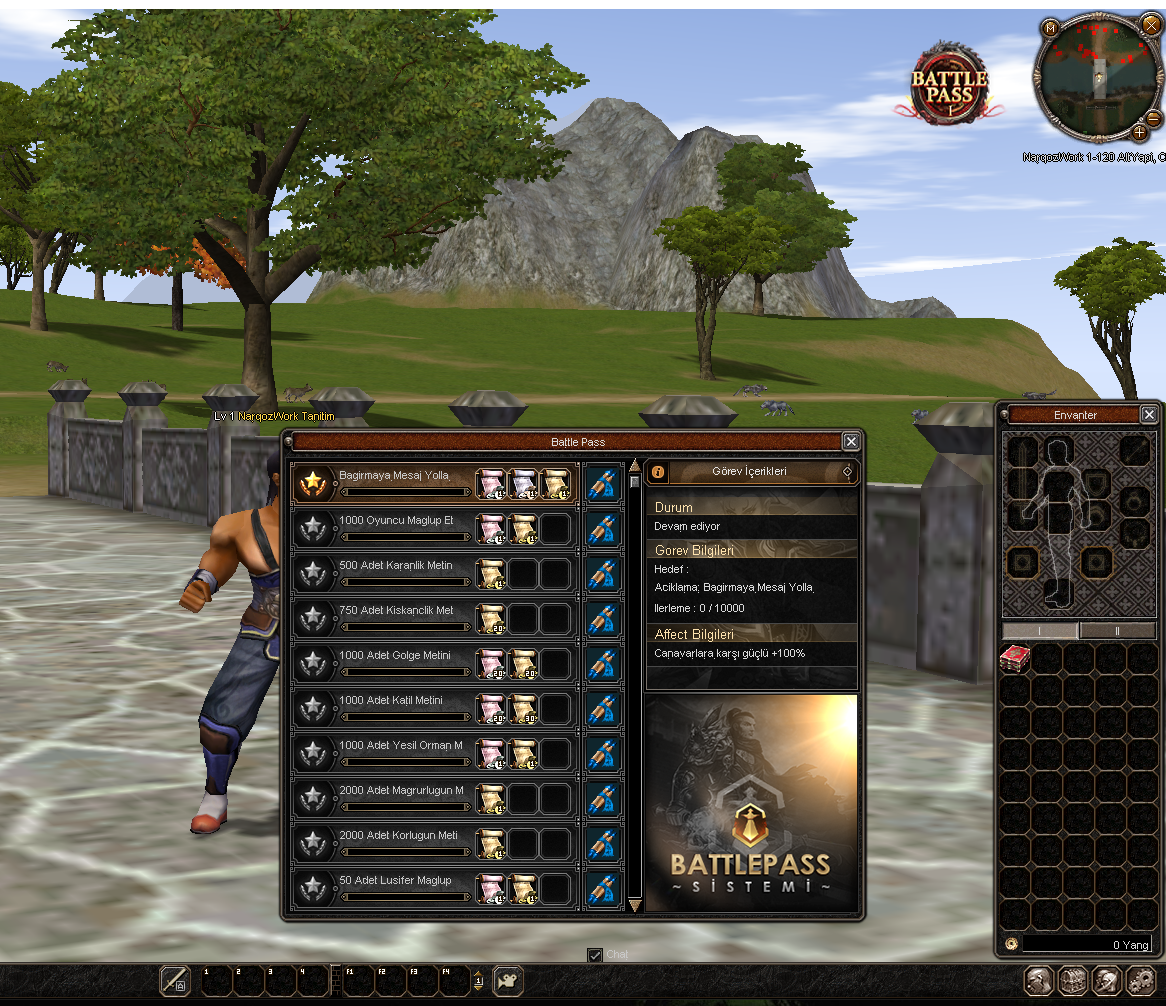Close the minimap with its X button
Viewport: 1166px width, 1006px height.
click(1149, 24)
